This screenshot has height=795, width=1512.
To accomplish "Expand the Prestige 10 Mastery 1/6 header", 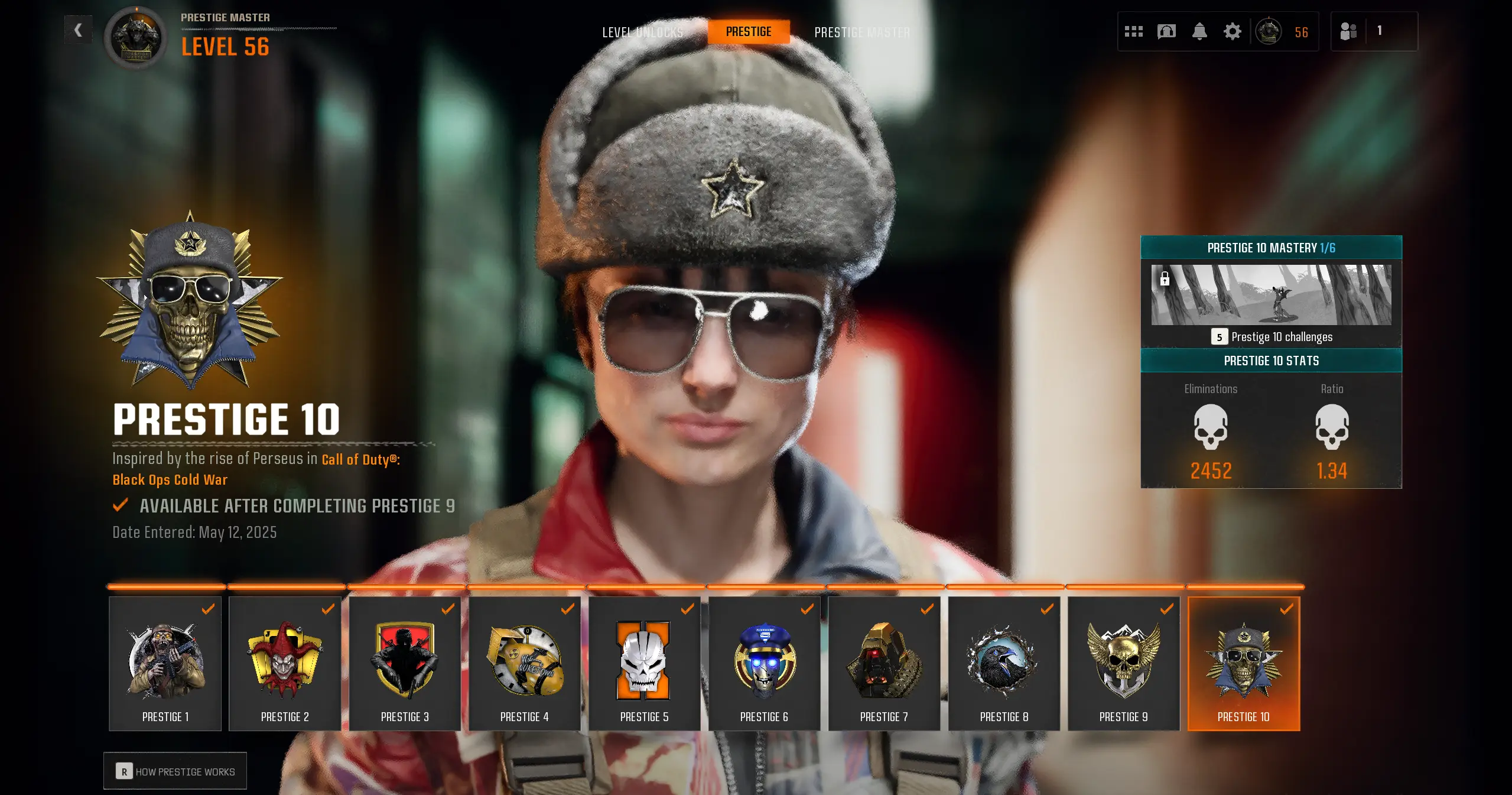I will (1272, 248).
